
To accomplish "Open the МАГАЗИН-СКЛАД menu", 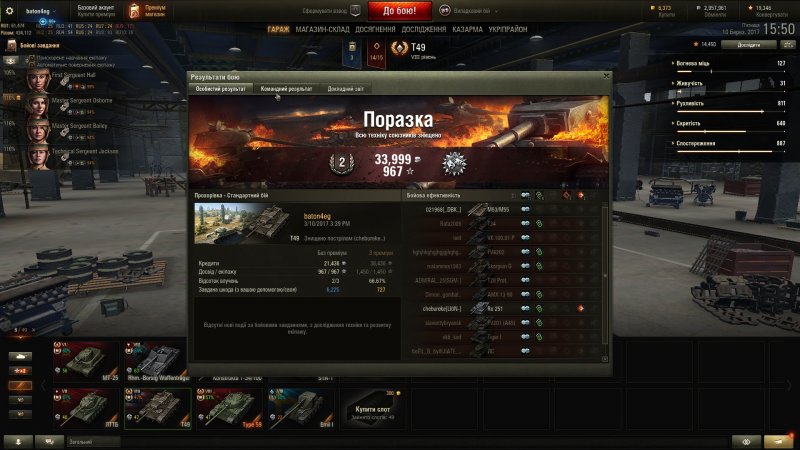I will 320,30.
